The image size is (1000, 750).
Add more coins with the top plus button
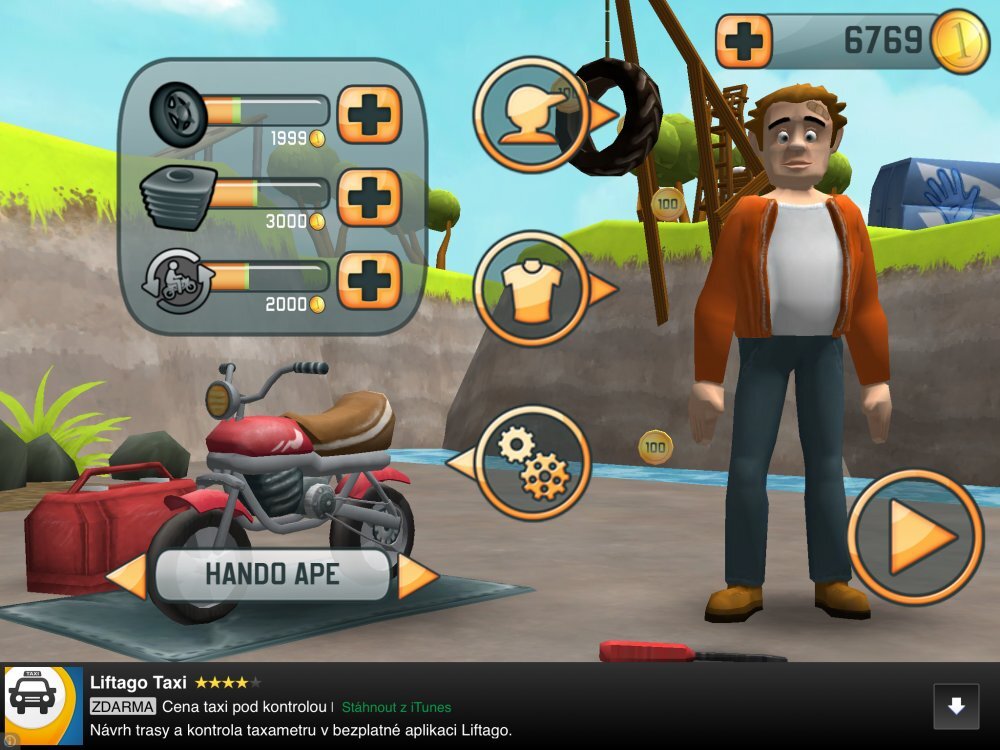tap(744, 41)
